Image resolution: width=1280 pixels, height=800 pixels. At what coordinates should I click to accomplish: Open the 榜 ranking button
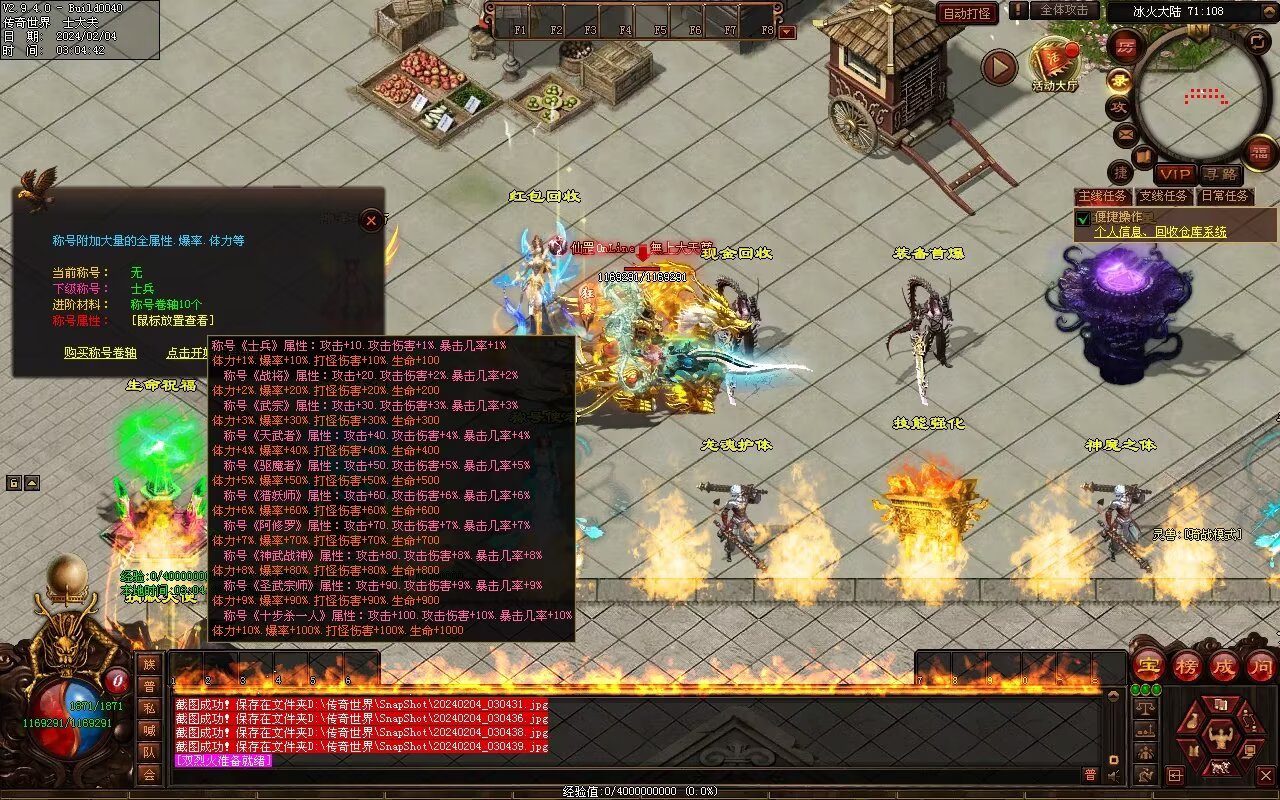1187,665
